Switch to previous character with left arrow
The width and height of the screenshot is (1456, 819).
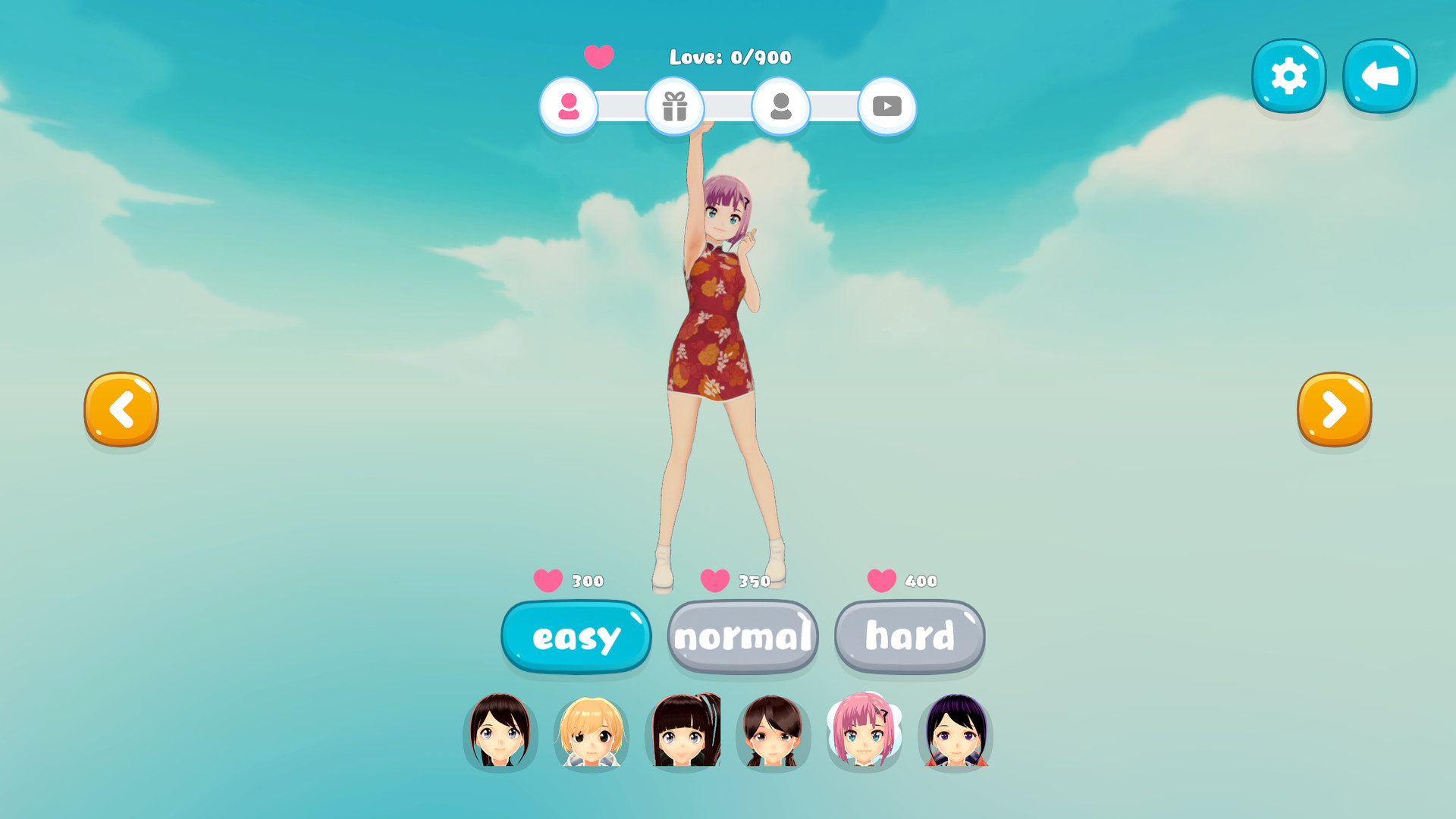[121, 409]
